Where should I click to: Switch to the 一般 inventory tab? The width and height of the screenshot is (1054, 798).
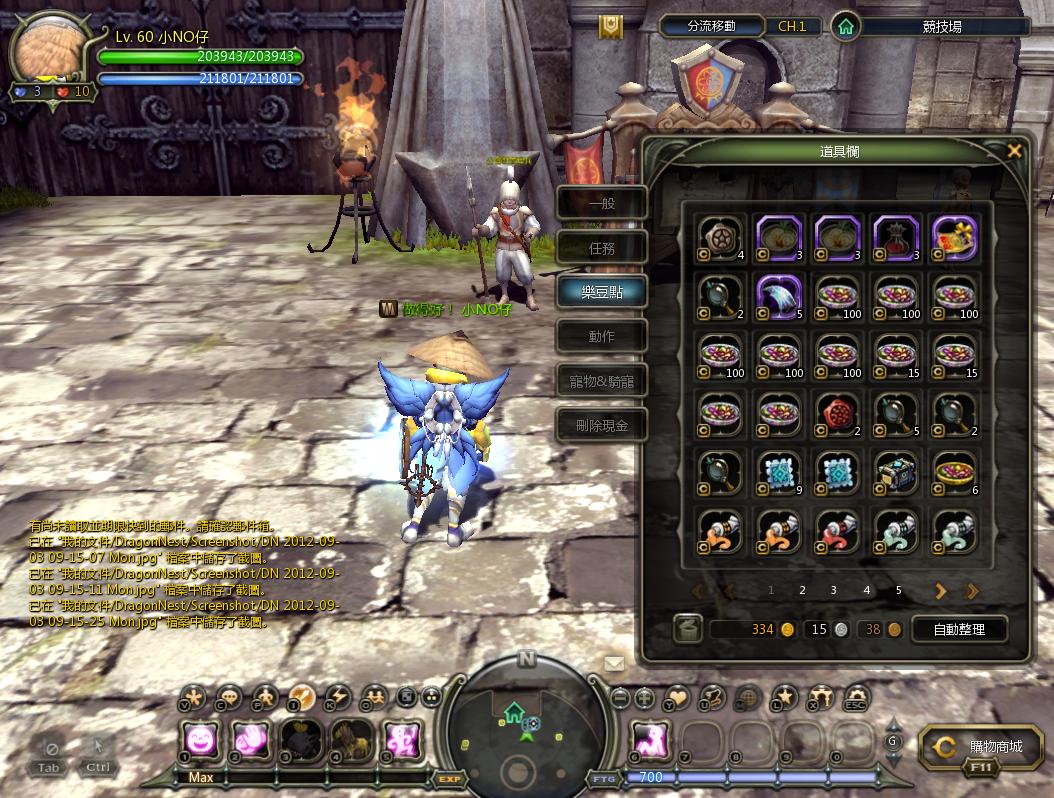coord(602,203)
